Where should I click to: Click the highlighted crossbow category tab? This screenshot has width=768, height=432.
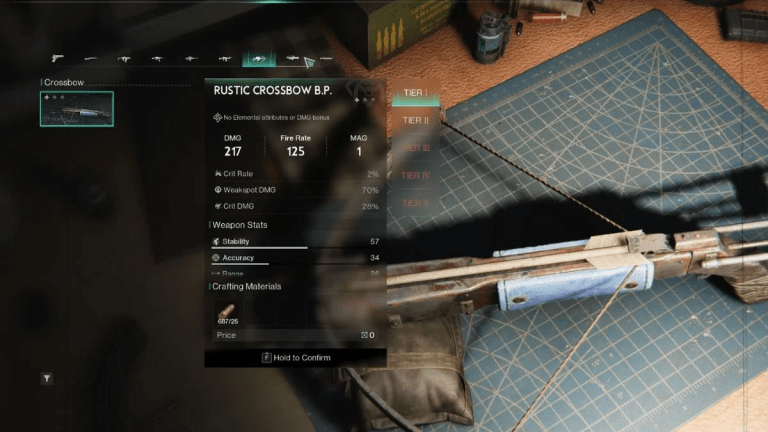tap(256, 59)
